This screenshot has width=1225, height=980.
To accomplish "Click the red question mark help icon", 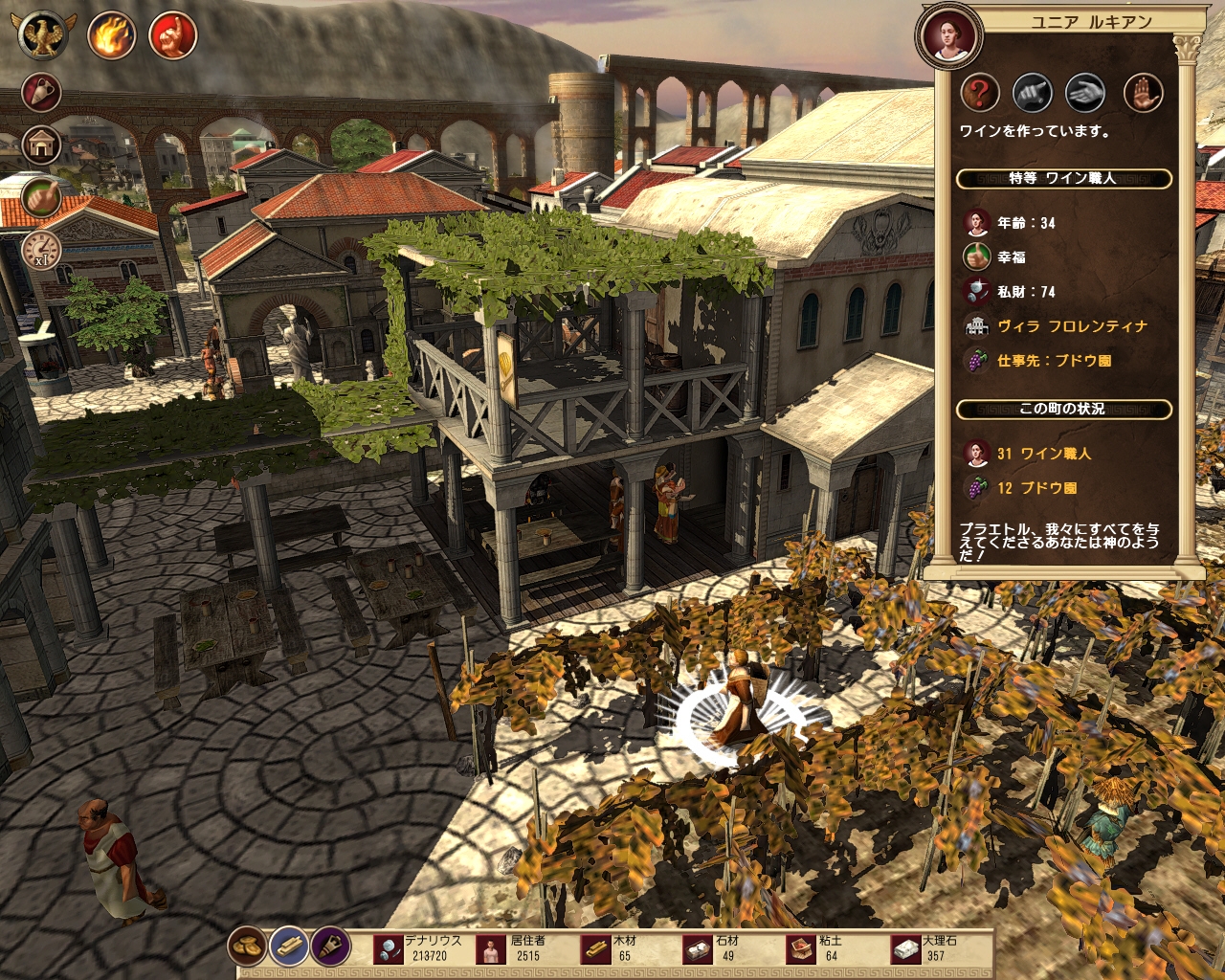I will [x=979, y=93].
